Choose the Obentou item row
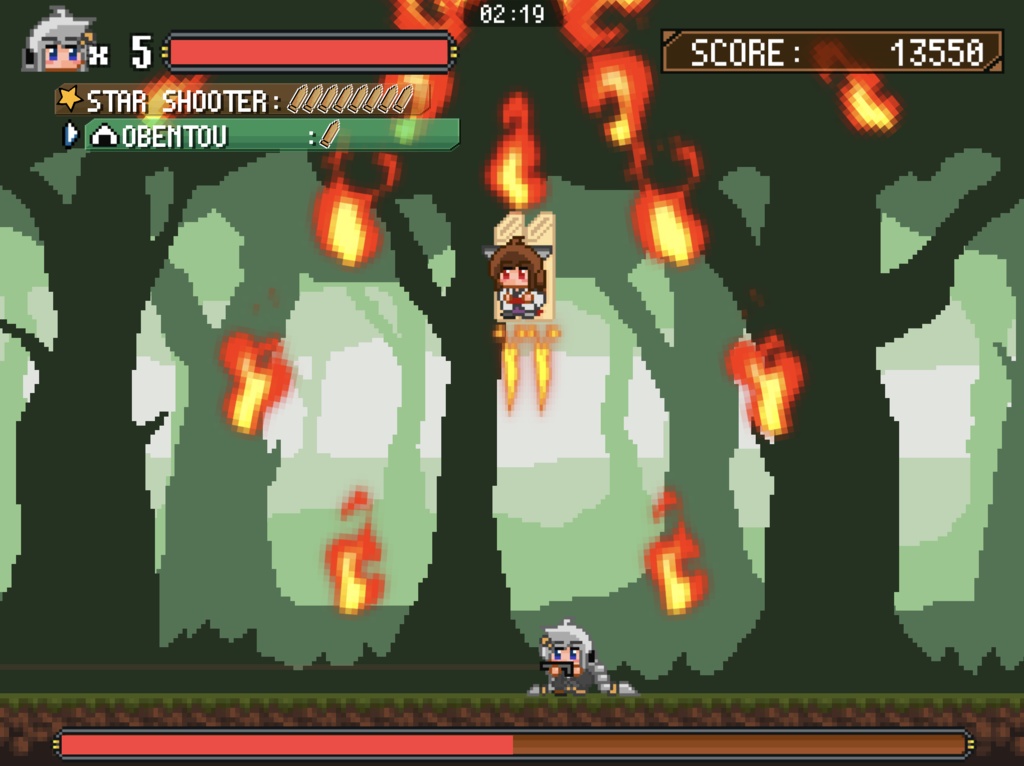Screen dimensions: 1024x766 coord(268,135)
